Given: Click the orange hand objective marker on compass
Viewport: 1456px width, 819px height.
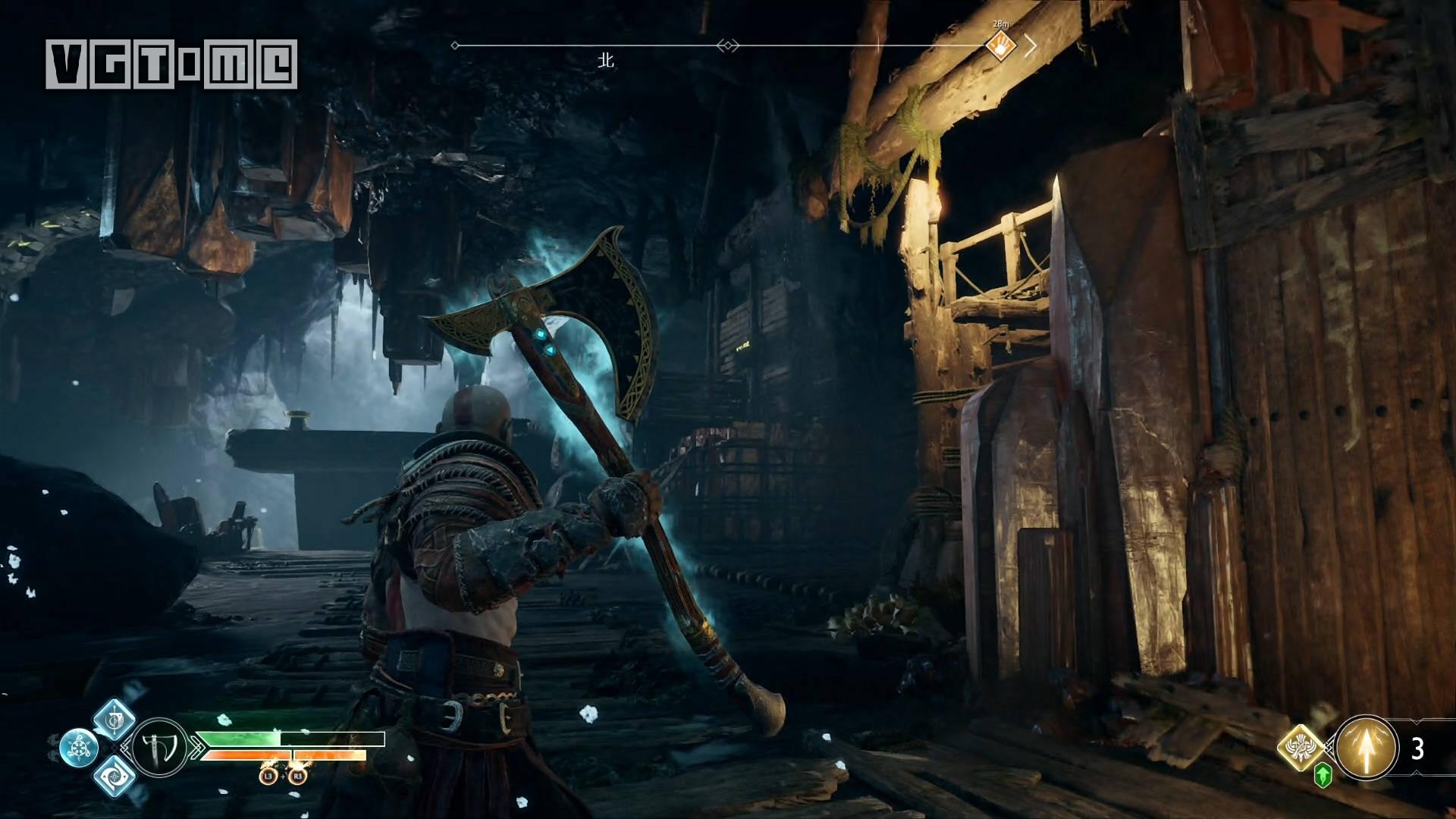Looking at the screenshot, I should tap(1001, 46).
